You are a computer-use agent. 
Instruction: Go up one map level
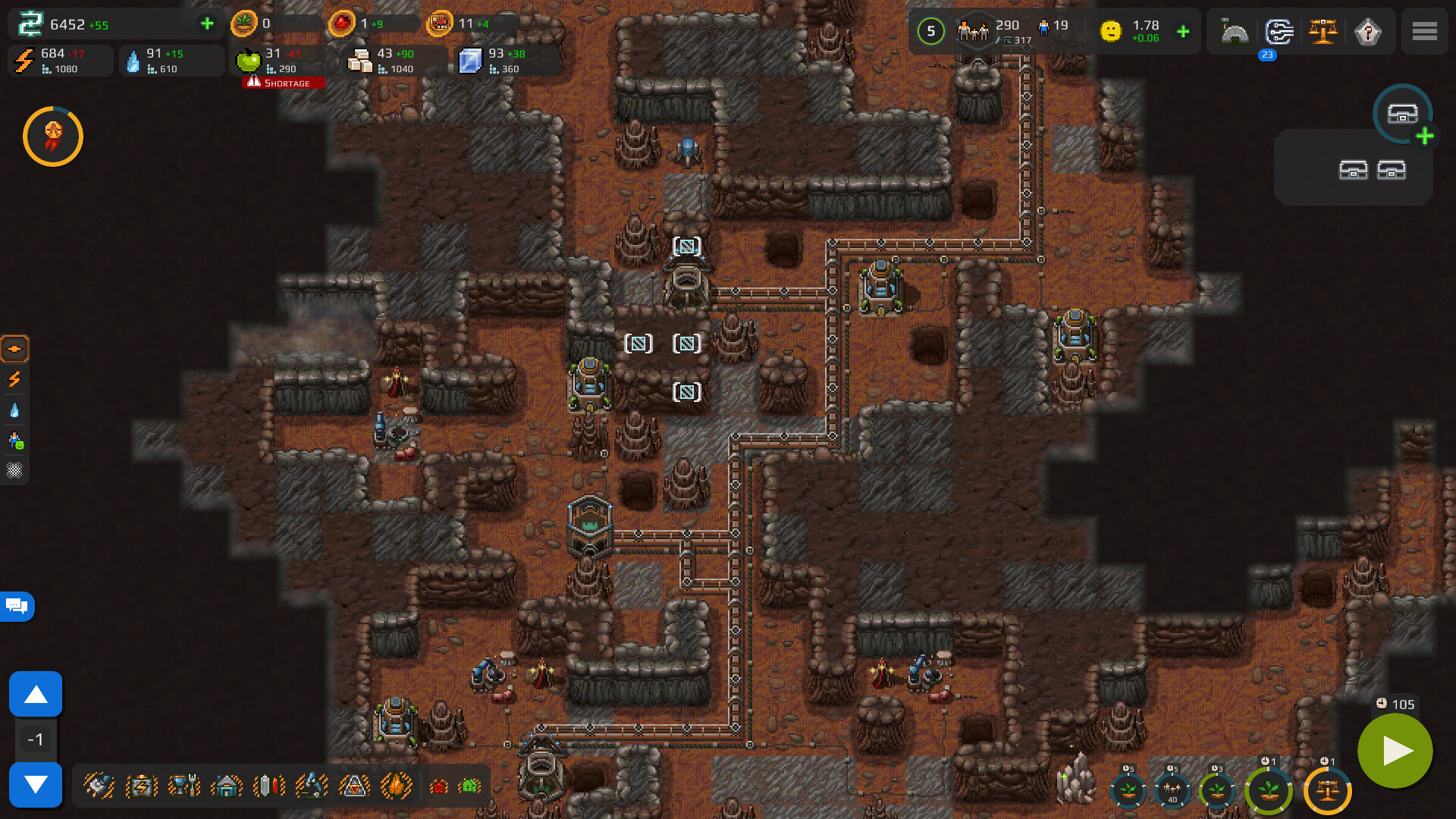coord(36,694)
